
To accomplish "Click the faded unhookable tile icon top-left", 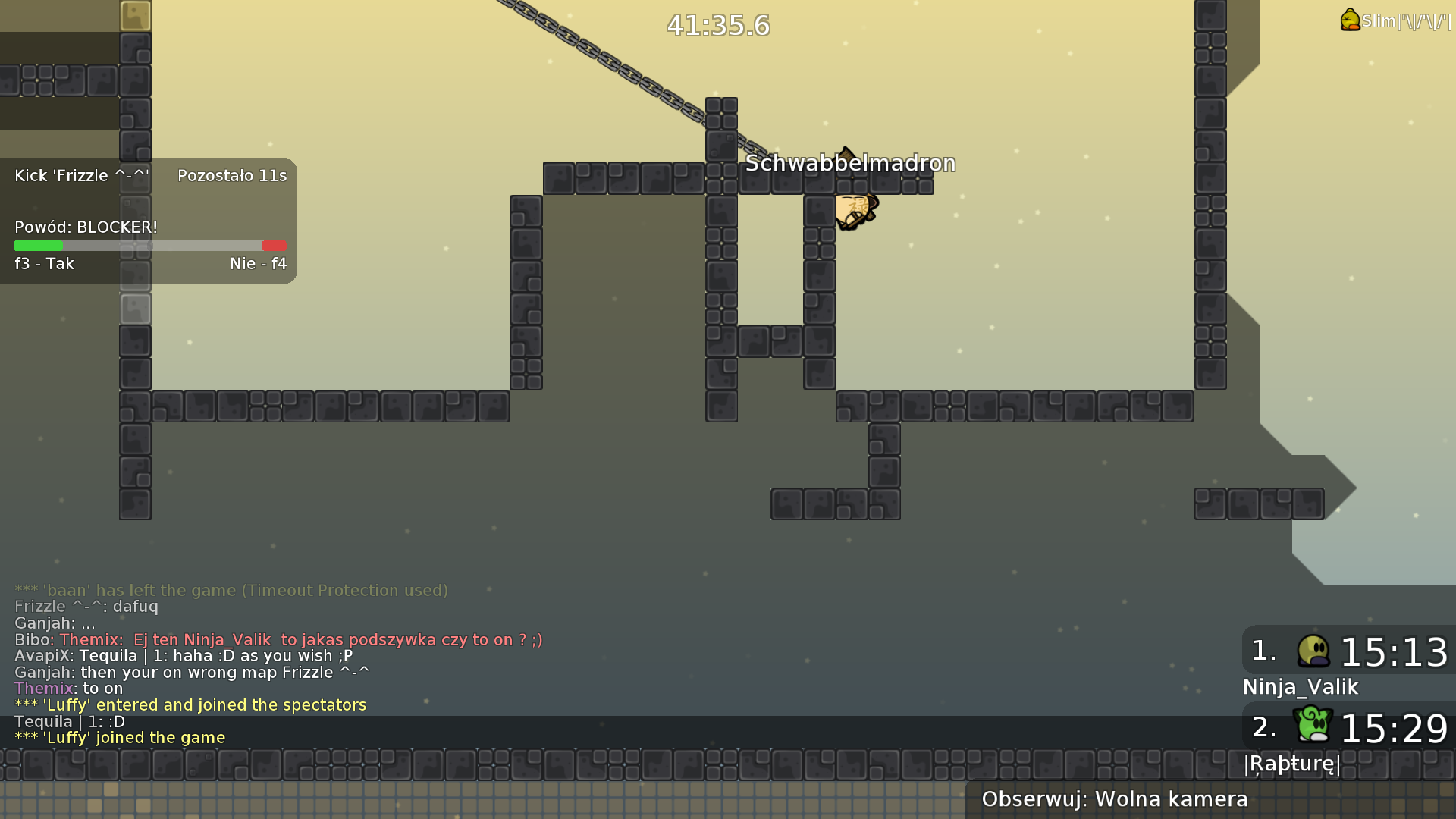I will pyautogui.click(x=135, y=15).
